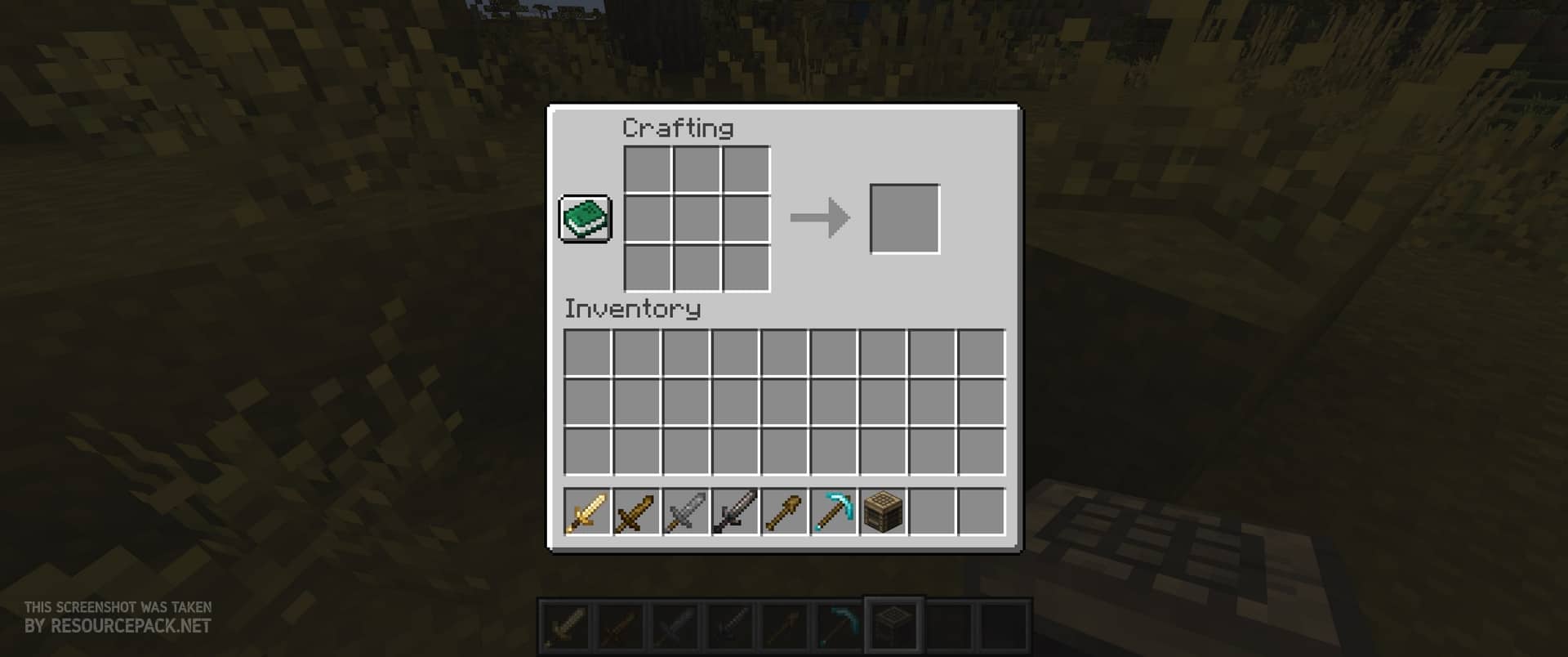The height and width of the screenshot is (657, 1568).
Task: Pick up the crafting table block
Action: coord(883,512)
